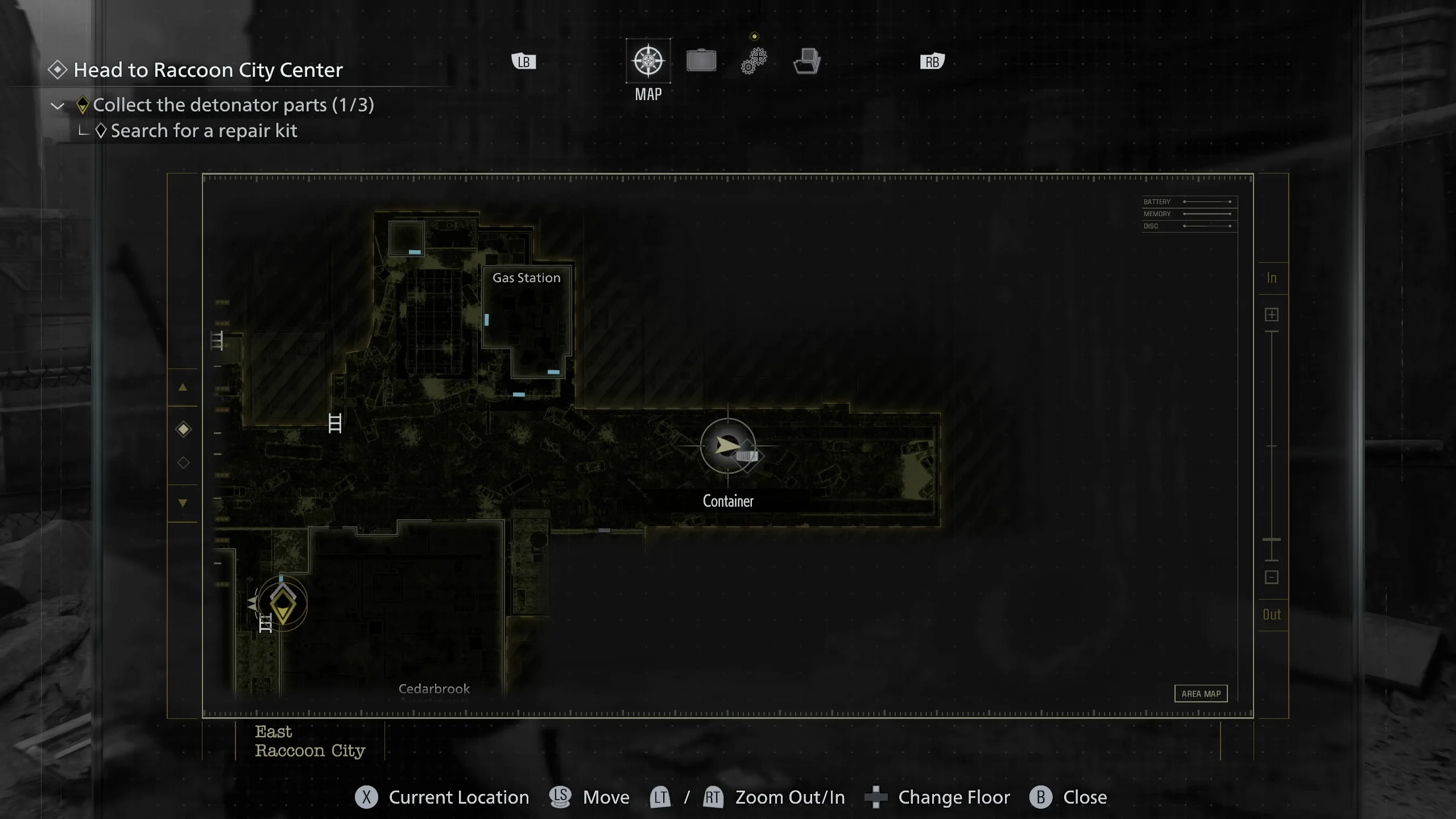Open the files folder tab
The image size is (1456, 819).
click(x=806, y=61)
